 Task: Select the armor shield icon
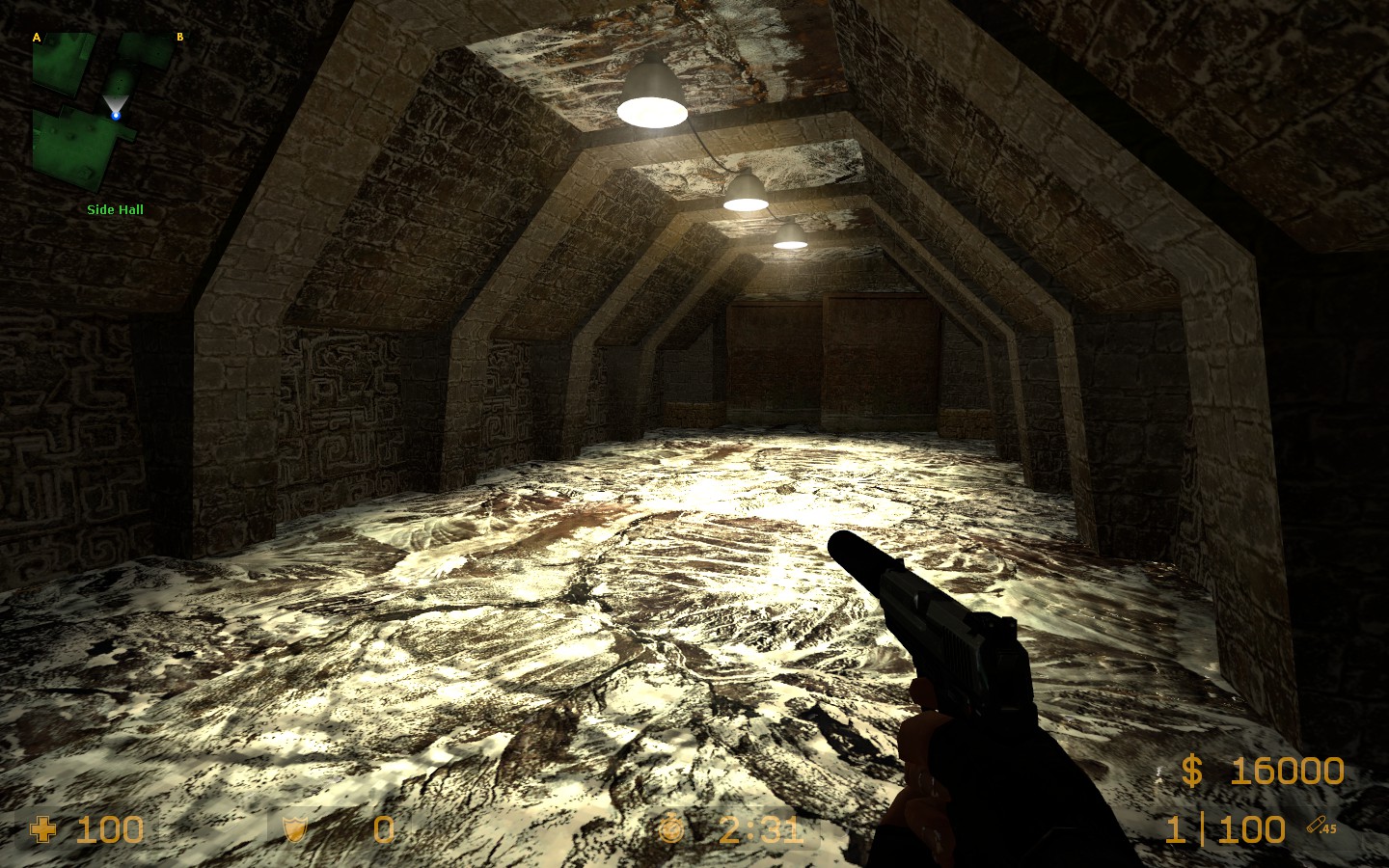(293, 830)
